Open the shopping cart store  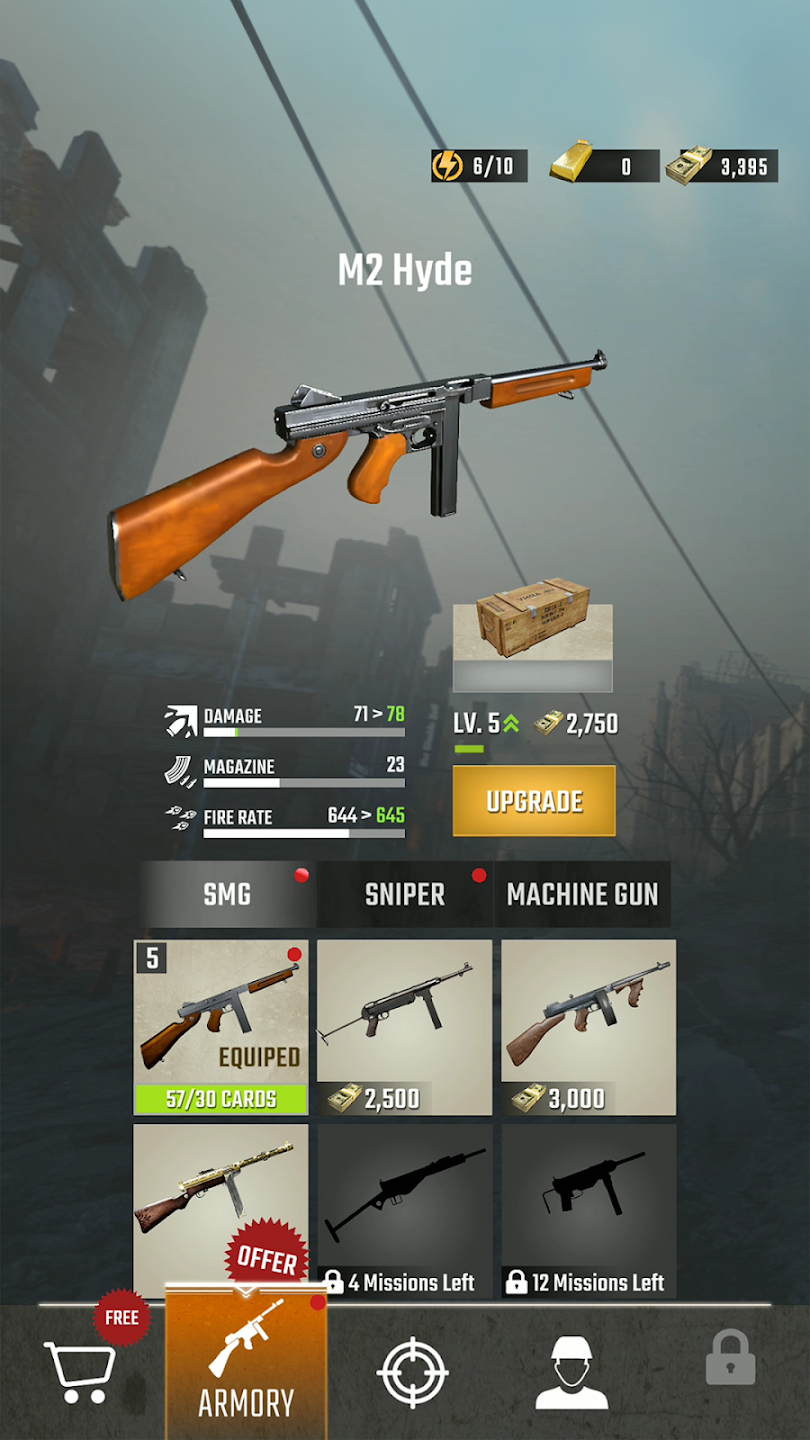(80, 1372)
